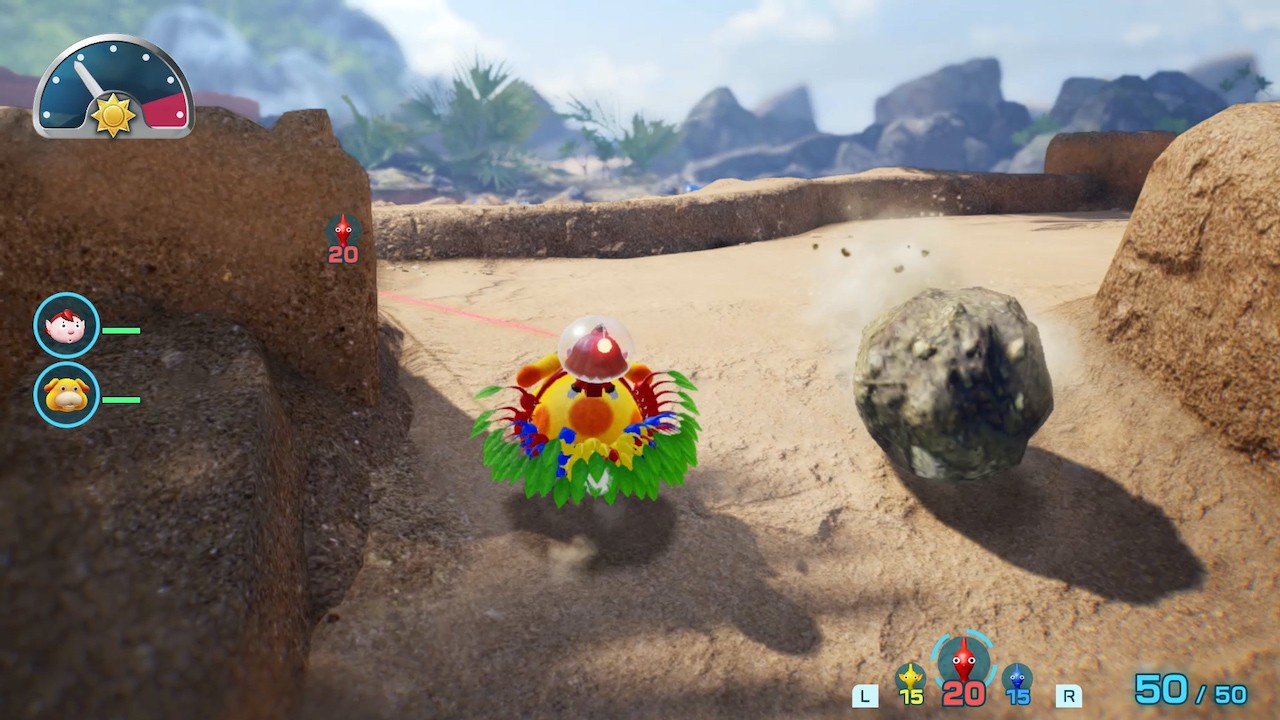Select the red Pikmin squad icon
Screen dimensions: 1280x720
coord(963,661)
